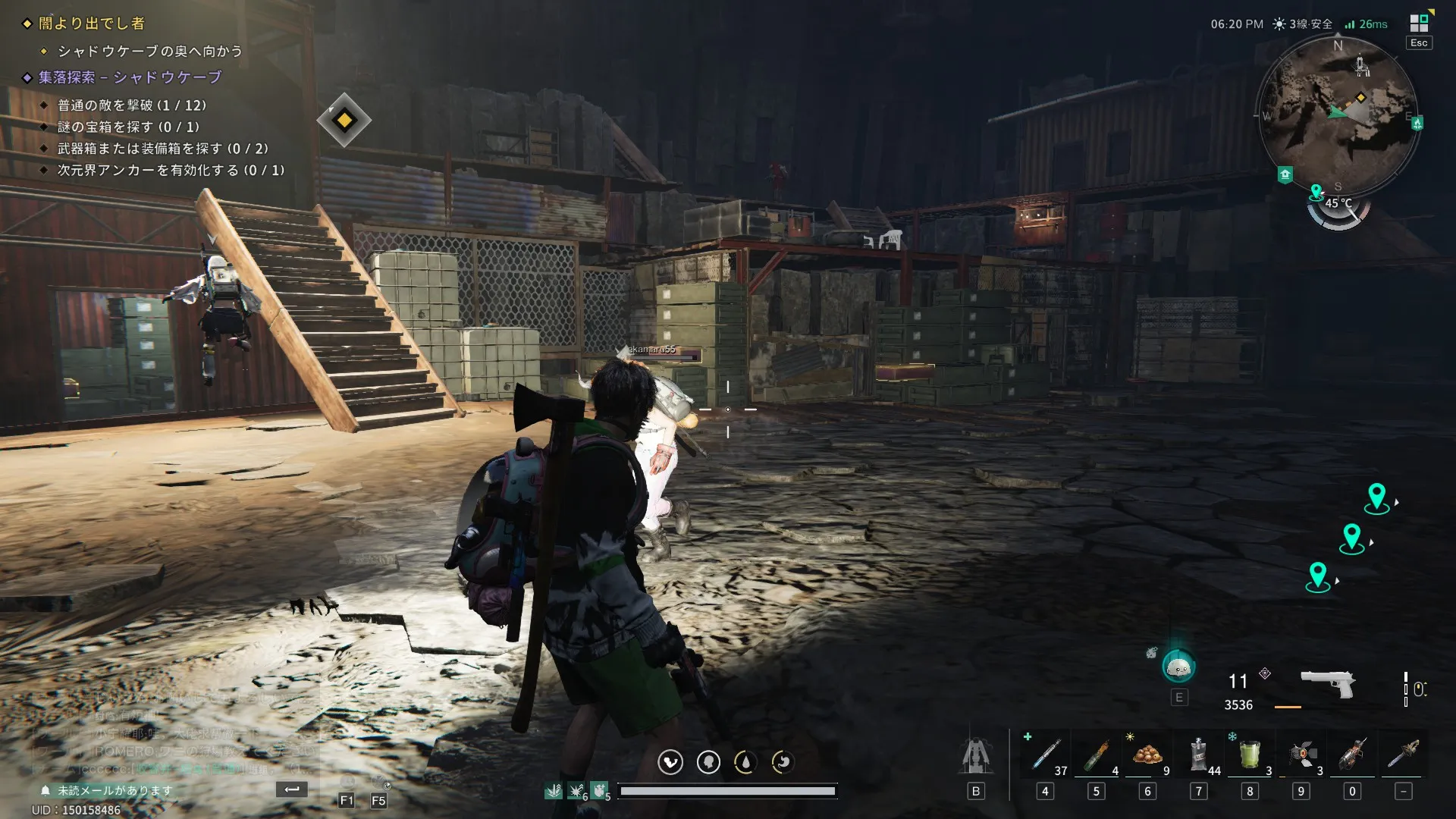
Task: Activate the white deviant companion icon
Action: [x=1178, y=667]
